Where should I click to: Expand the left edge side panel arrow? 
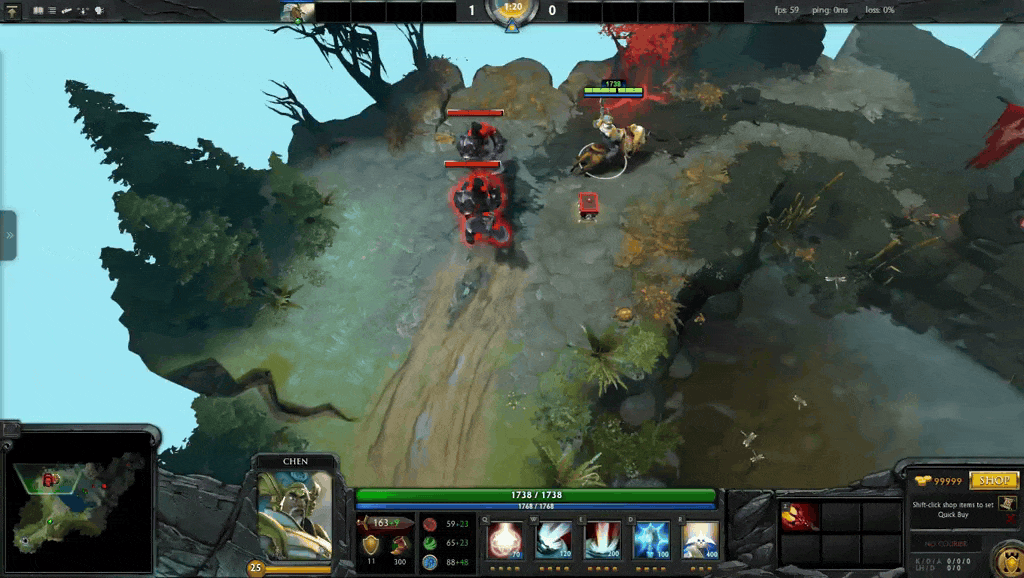pos(9,235)
